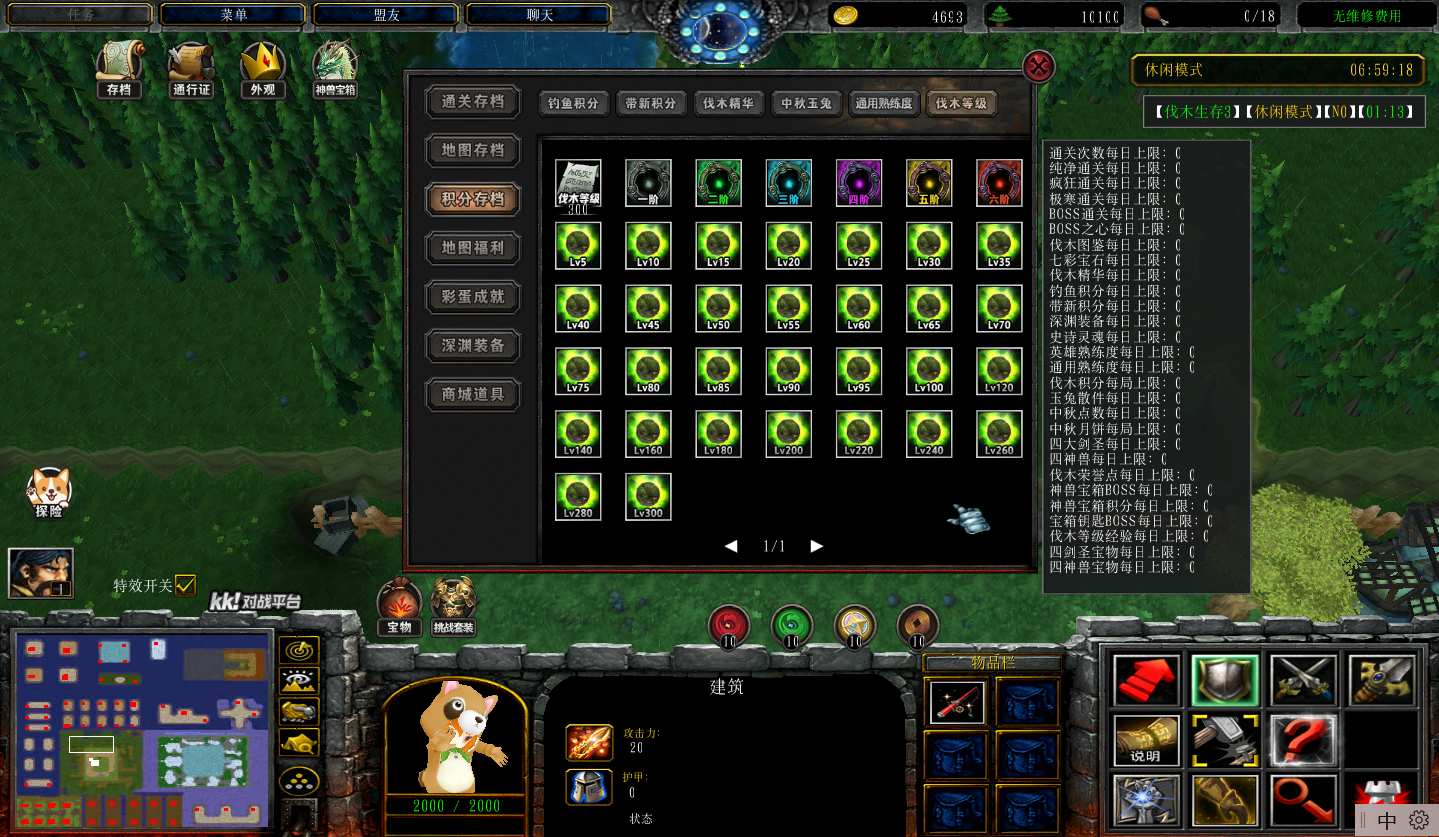1439x837 pixels.
Task: Select the Lv300 logging level icon
Action: pyautogui.click(x=648, y=496)
